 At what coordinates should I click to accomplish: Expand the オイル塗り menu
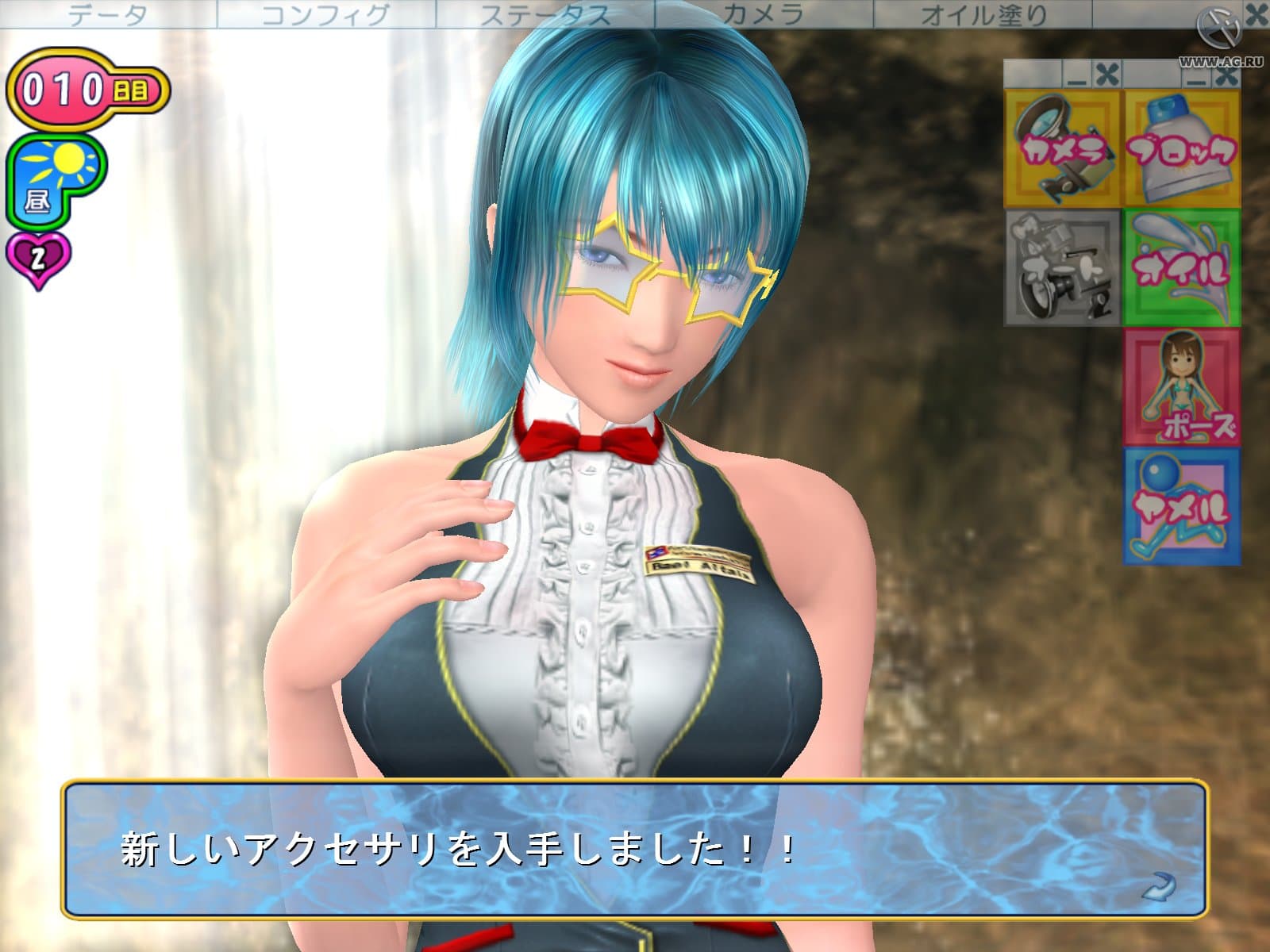(x=984, y=12)
